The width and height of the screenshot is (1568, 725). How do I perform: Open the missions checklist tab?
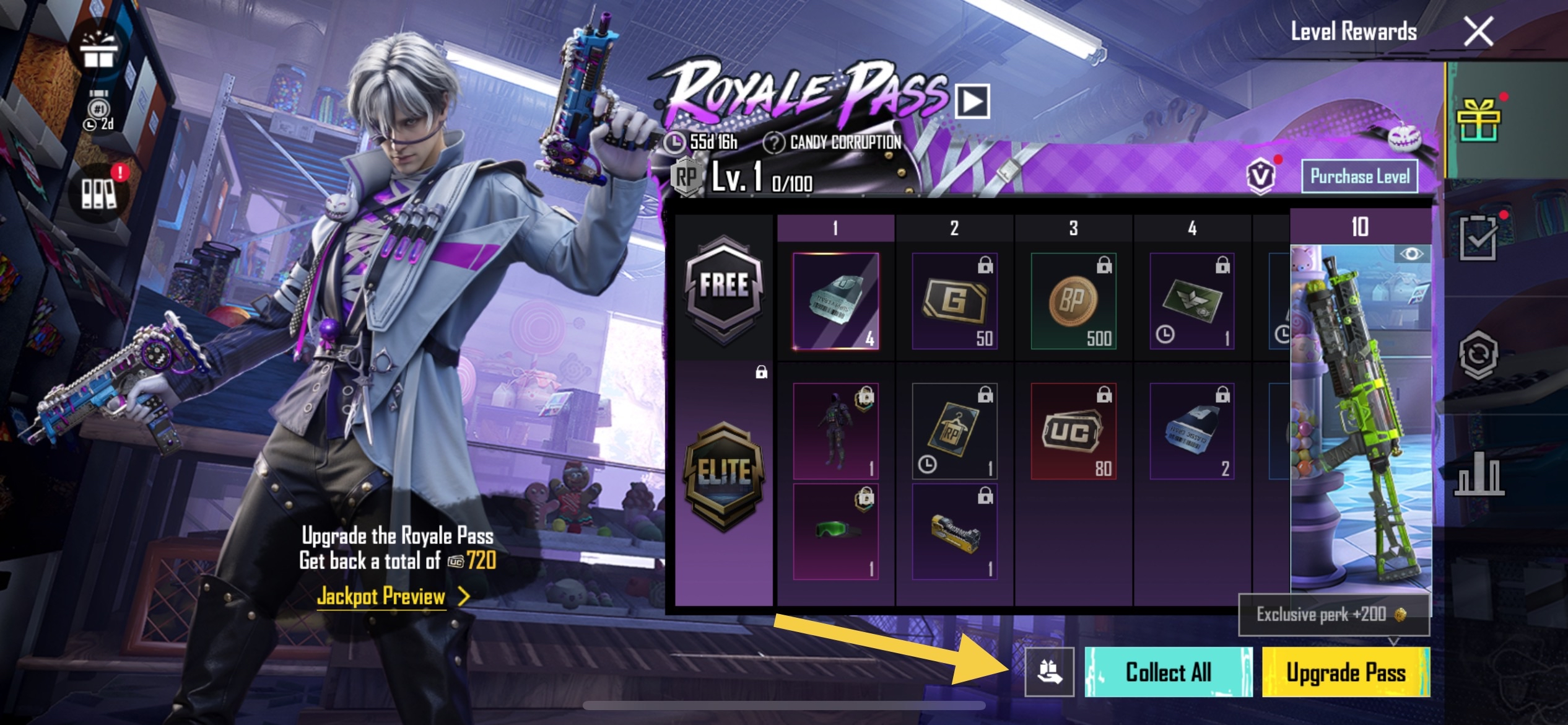pyautogui.click(x=1479, y=238)
